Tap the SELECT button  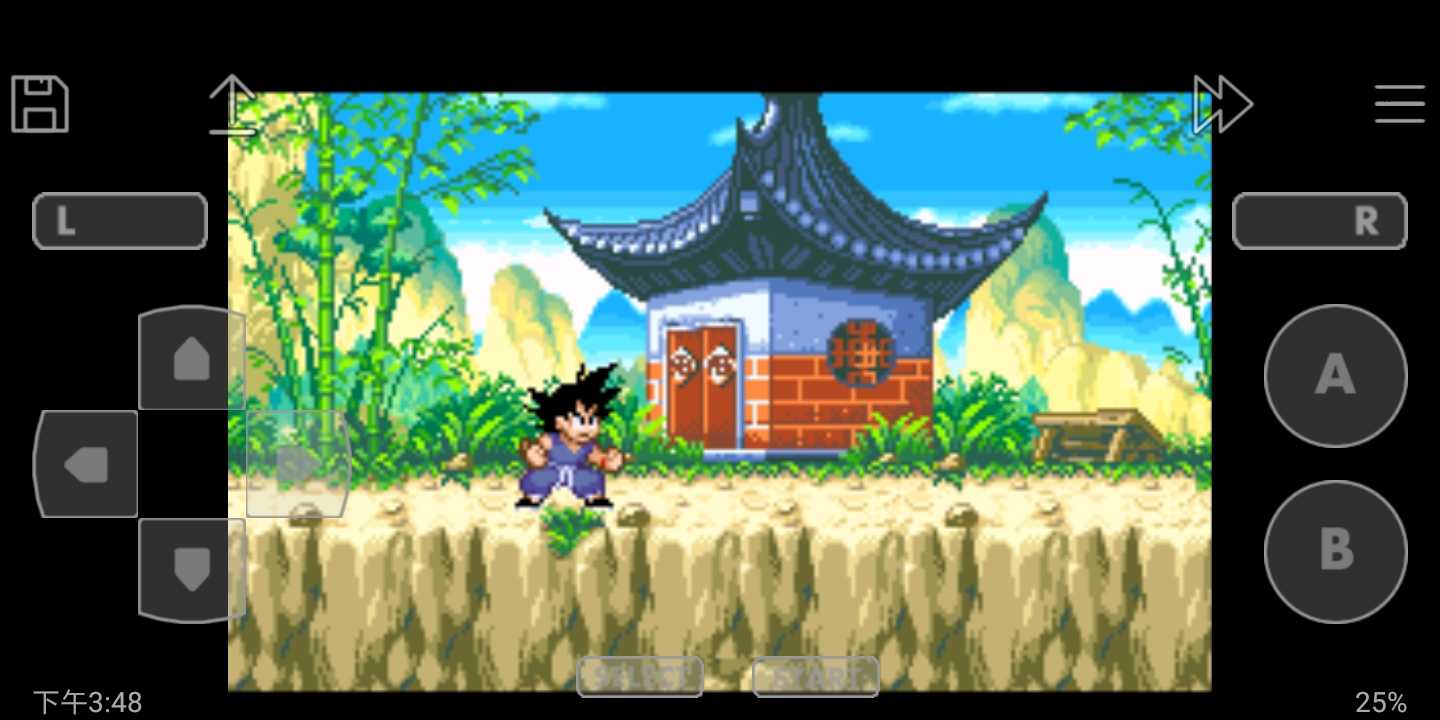point(640,677)
